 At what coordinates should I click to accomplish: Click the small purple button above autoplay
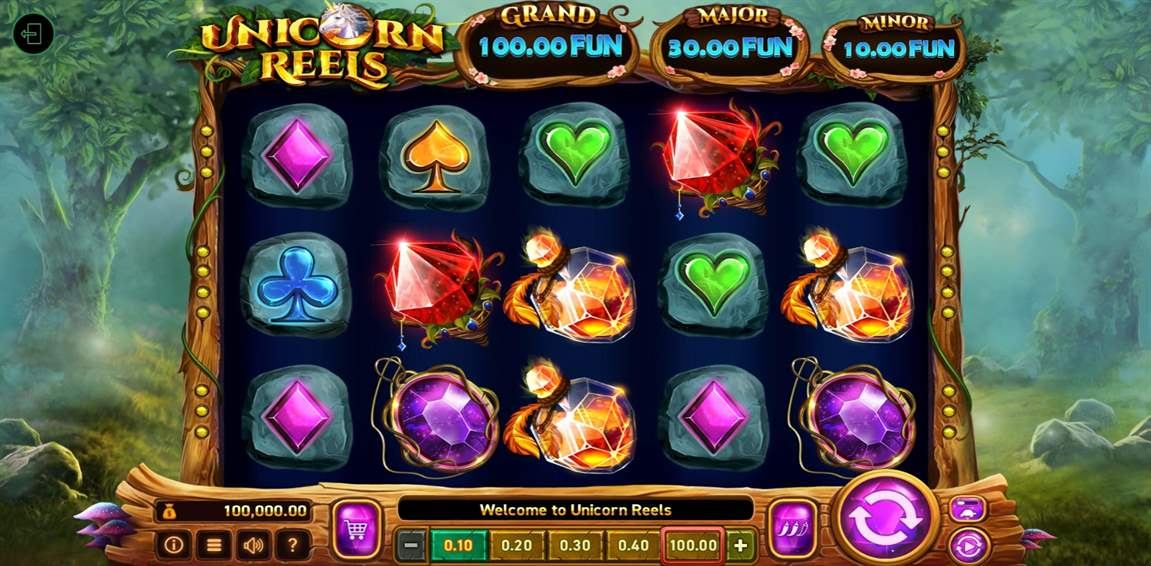[x=968, y=508]
